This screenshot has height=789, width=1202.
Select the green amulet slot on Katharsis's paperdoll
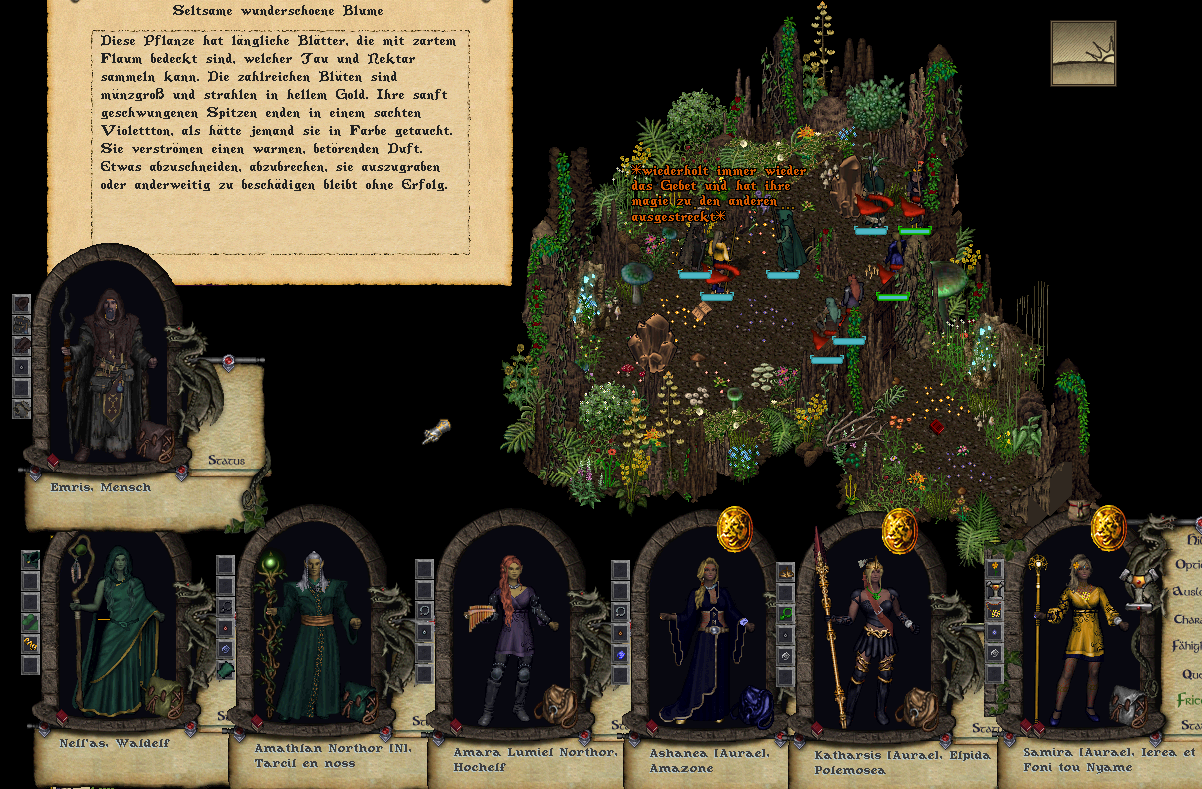pyautogui.click(x=786, y=613)
